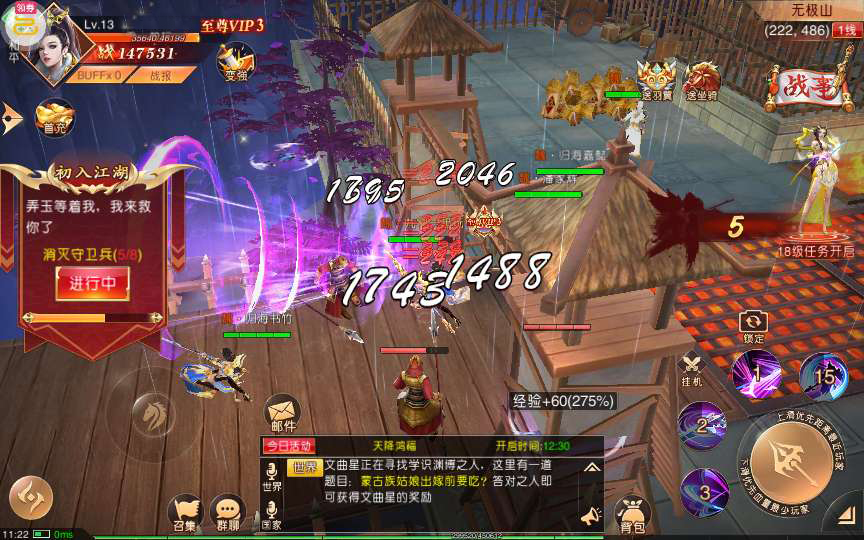864x540 pixels.
Task: Tap the 进行中 quest progress button
Action: [91, 283]
